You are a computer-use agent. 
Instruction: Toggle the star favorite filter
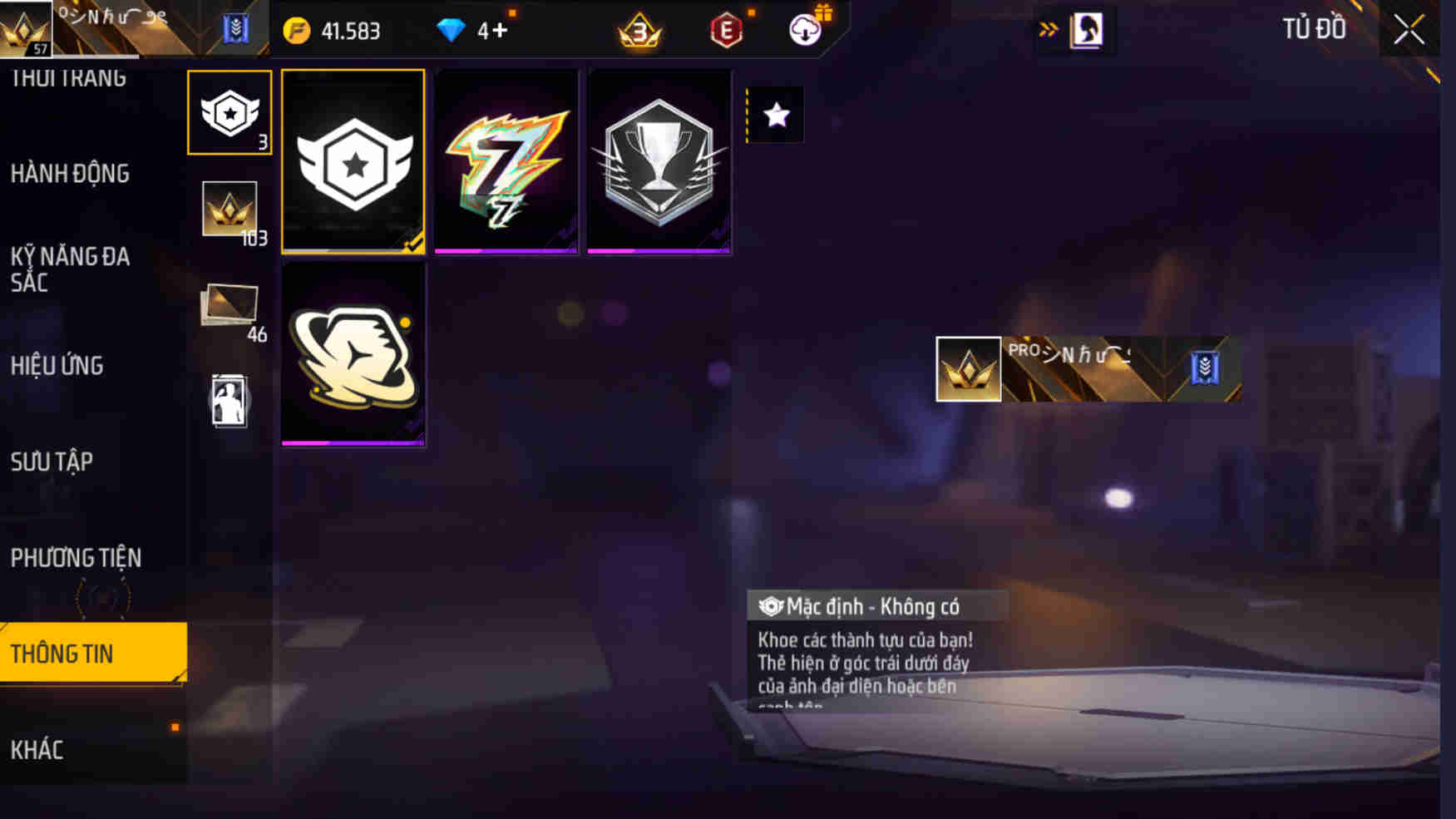(x=776, y=116)
